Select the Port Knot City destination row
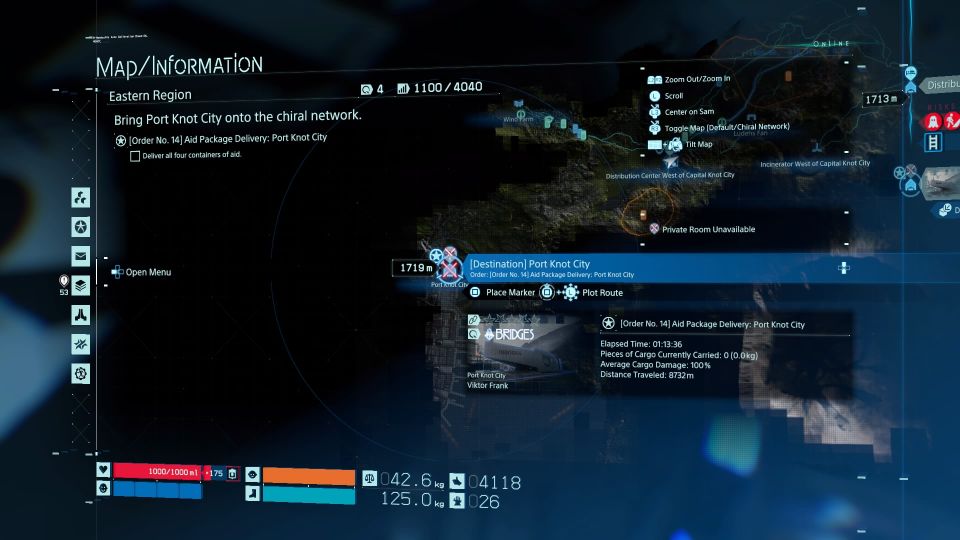 click(x=650, y=268)
